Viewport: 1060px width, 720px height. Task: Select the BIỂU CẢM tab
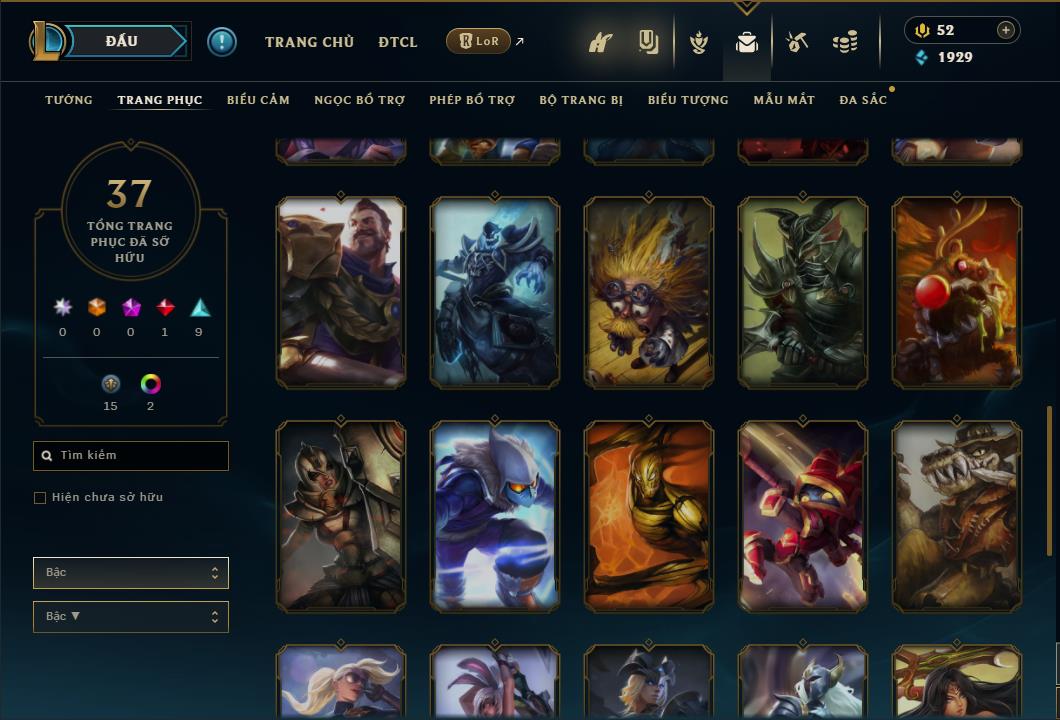tap(258, 100)
